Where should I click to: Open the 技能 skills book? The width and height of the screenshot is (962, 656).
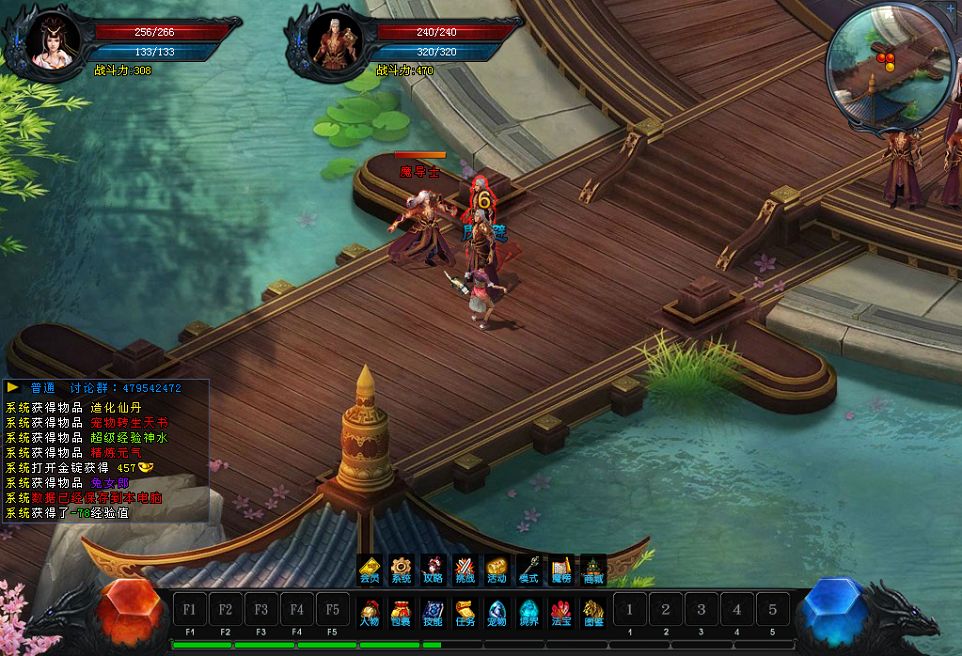click(x=432, y=610)
